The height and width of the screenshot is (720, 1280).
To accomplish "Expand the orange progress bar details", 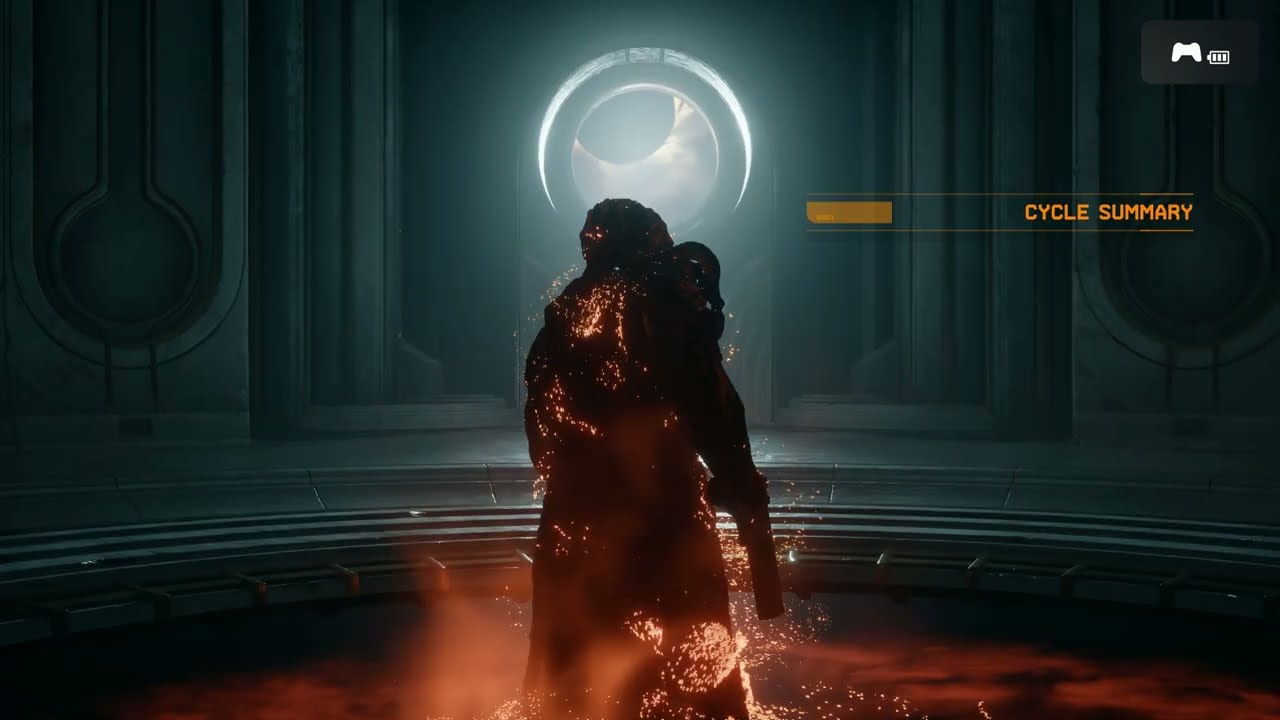I will tap(848, 212).
